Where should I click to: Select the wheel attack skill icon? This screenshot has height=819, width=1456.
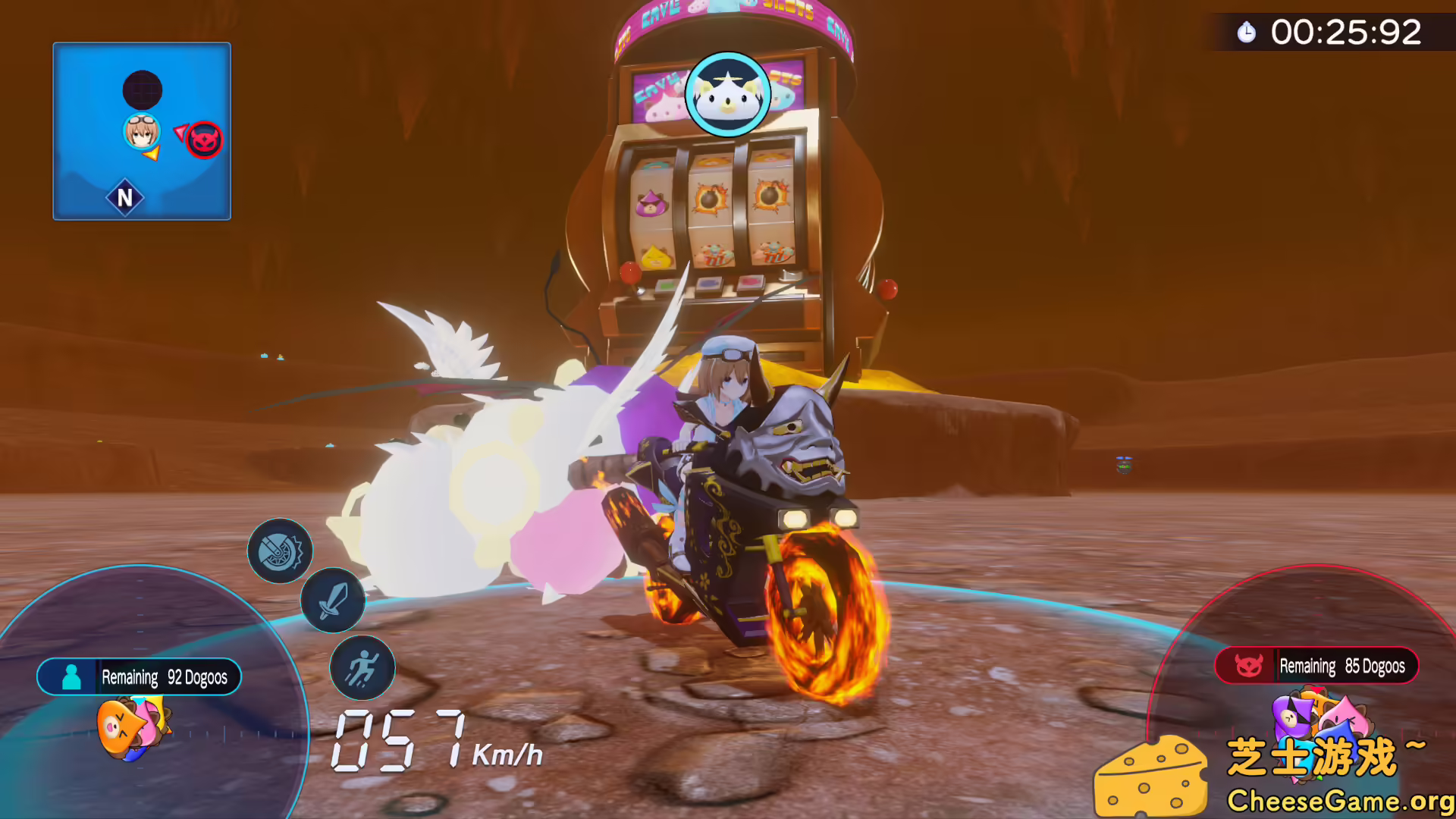click(x=281, y=551)
